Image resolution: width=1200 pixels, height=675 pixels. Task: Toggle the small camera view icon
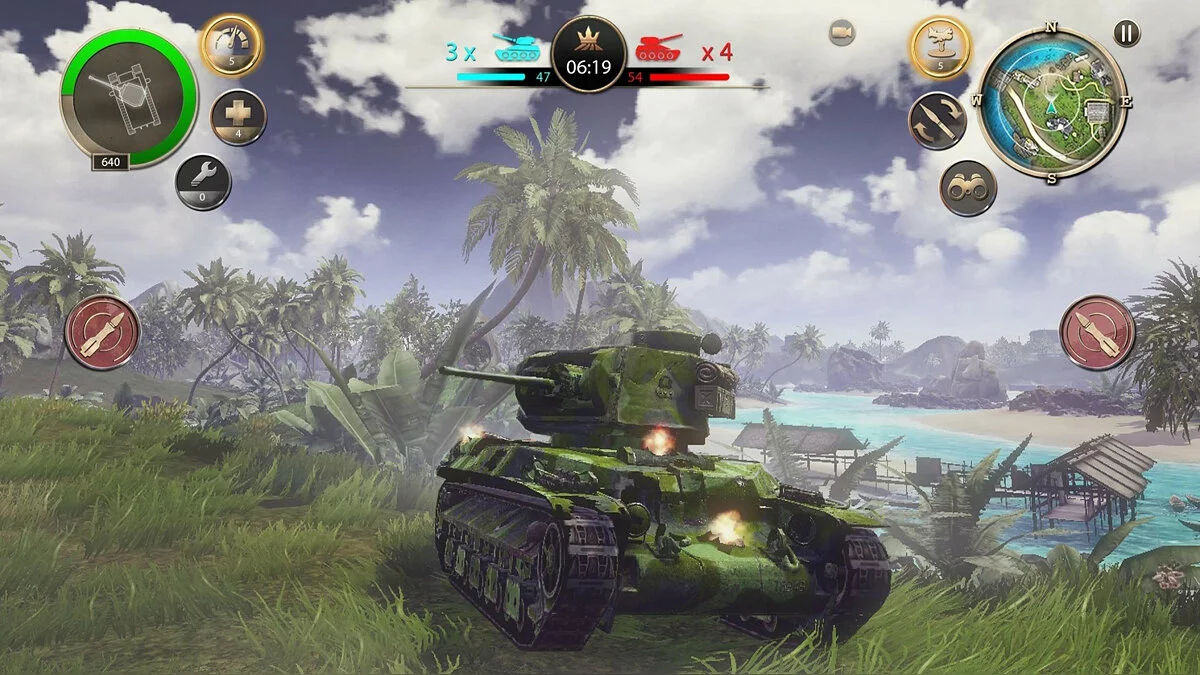[842, 33]
